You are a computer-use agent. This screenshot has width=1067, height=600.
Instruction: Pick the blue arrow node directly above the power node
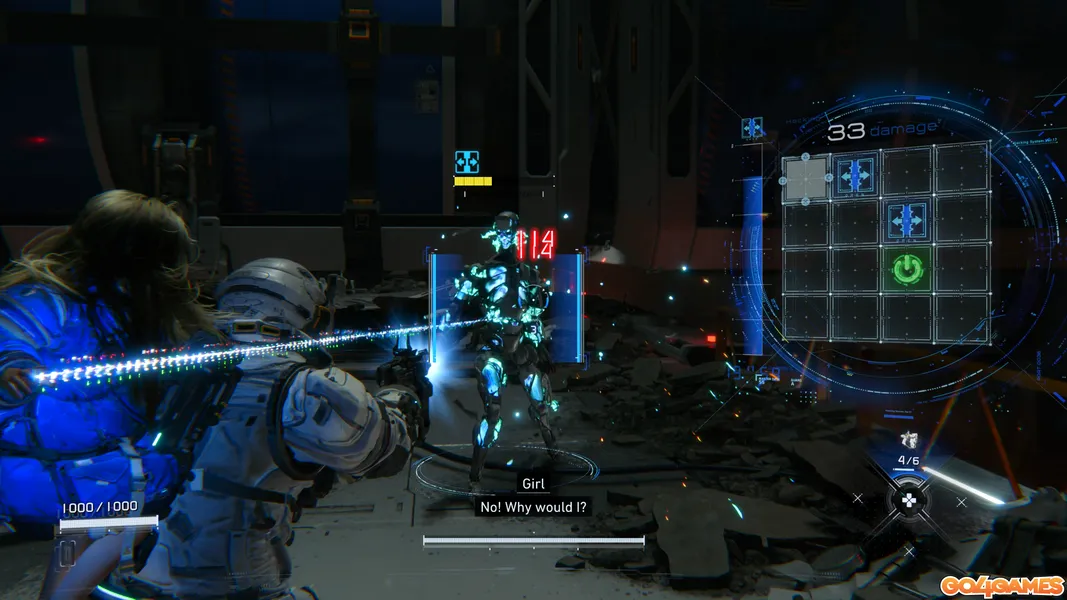[906, 221]
